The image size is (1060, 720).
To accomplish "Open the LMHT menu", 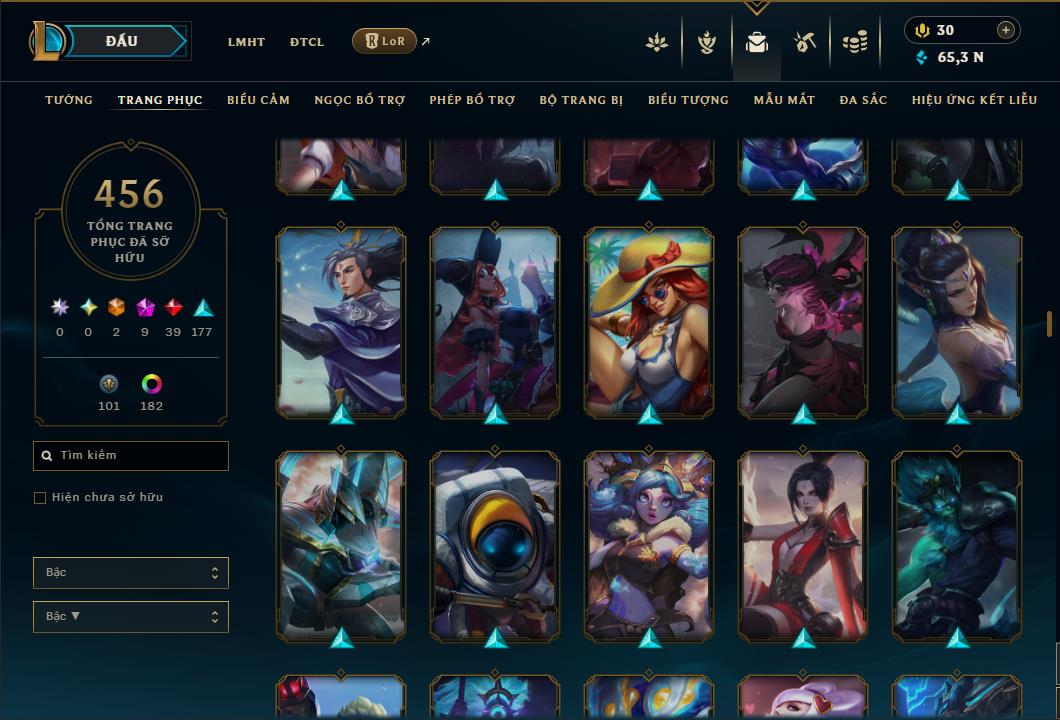I will tap(246, 42).
